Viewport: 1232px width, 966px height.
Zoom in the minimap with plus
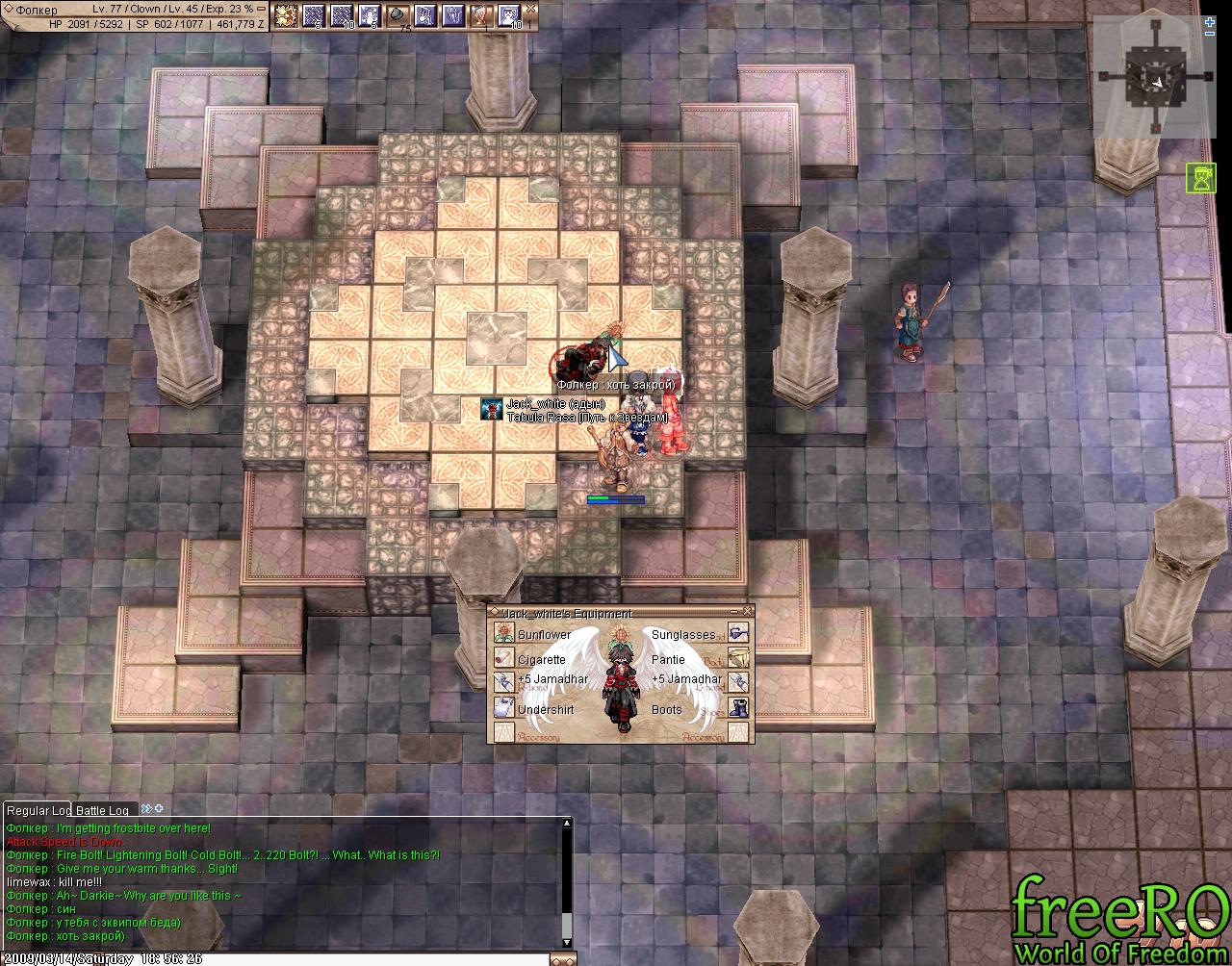(x=1209, y=21)
